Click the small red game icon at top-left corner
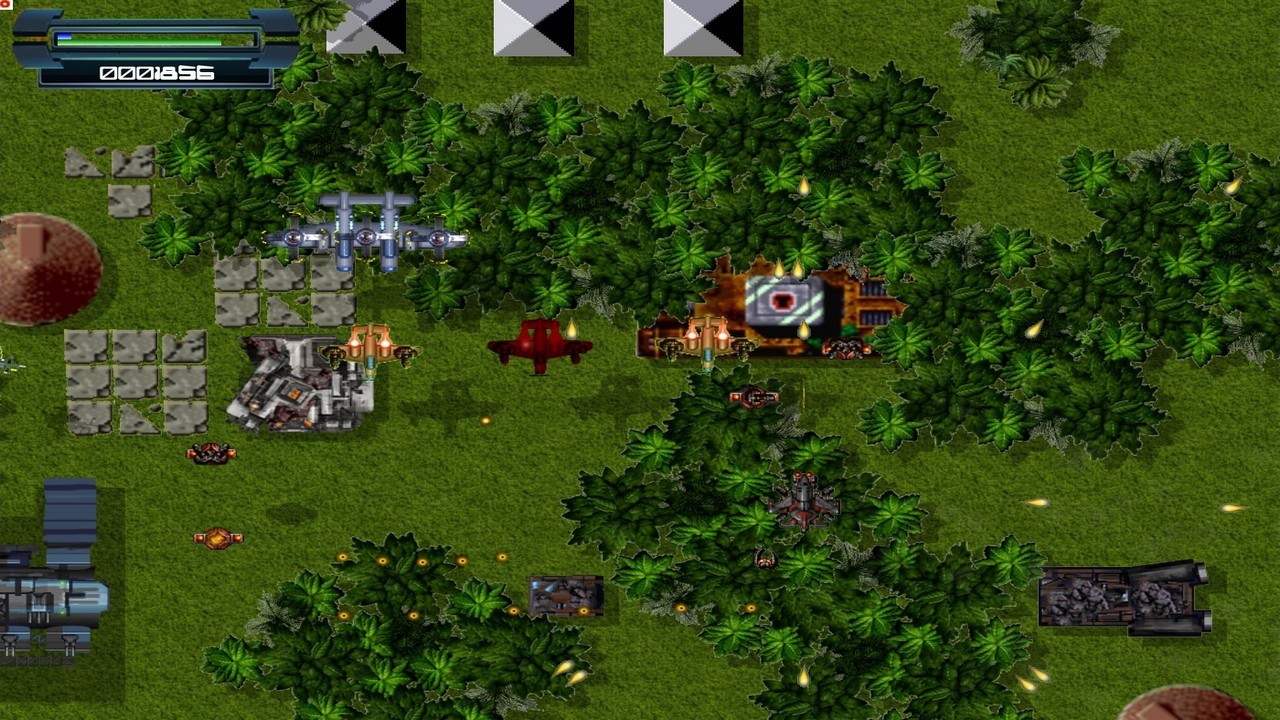1280x720 pixels. 6,6
